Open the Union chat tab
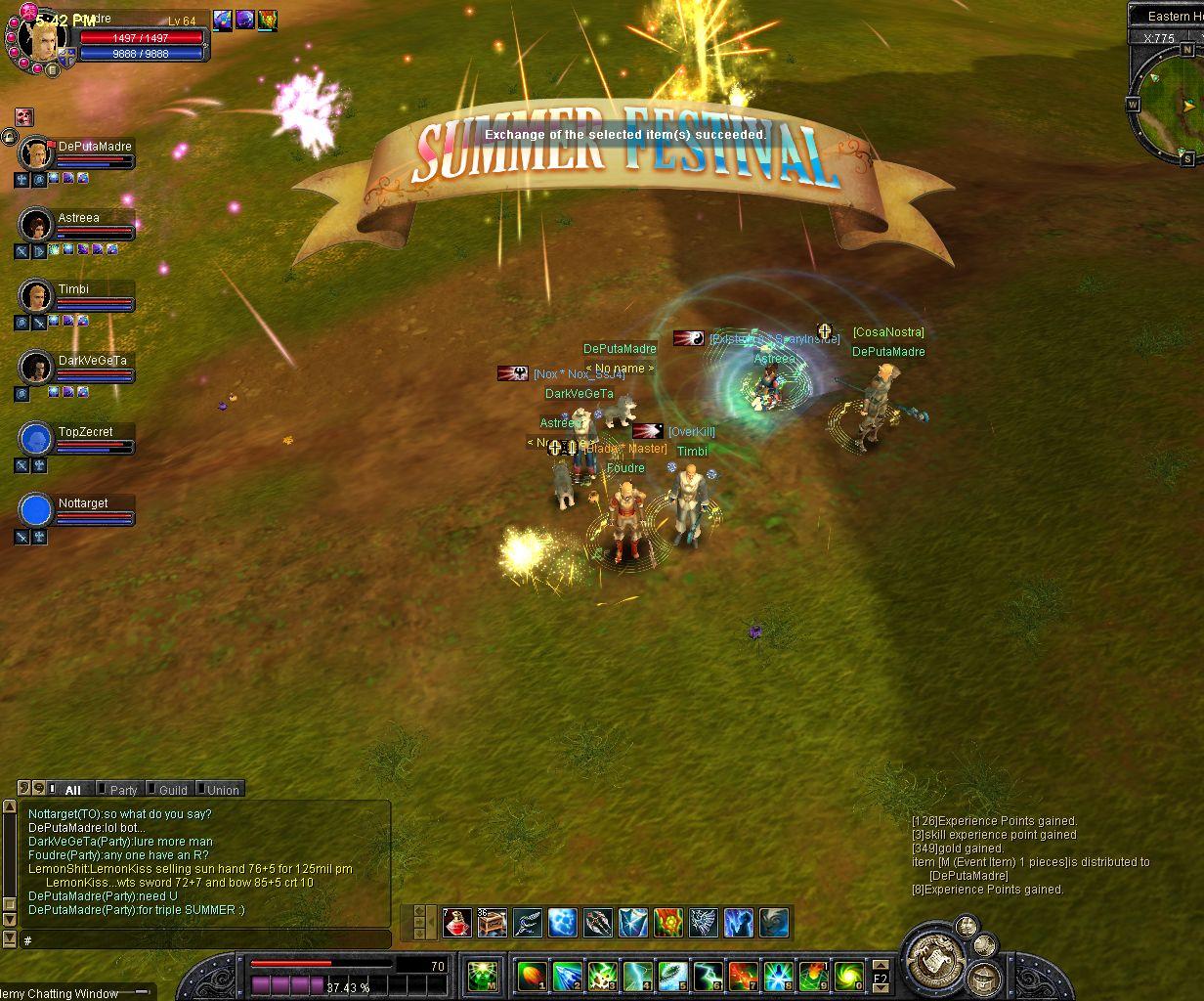This screenshot has width=1204, height=1001. pyautogui.click(x=221, y=790)
